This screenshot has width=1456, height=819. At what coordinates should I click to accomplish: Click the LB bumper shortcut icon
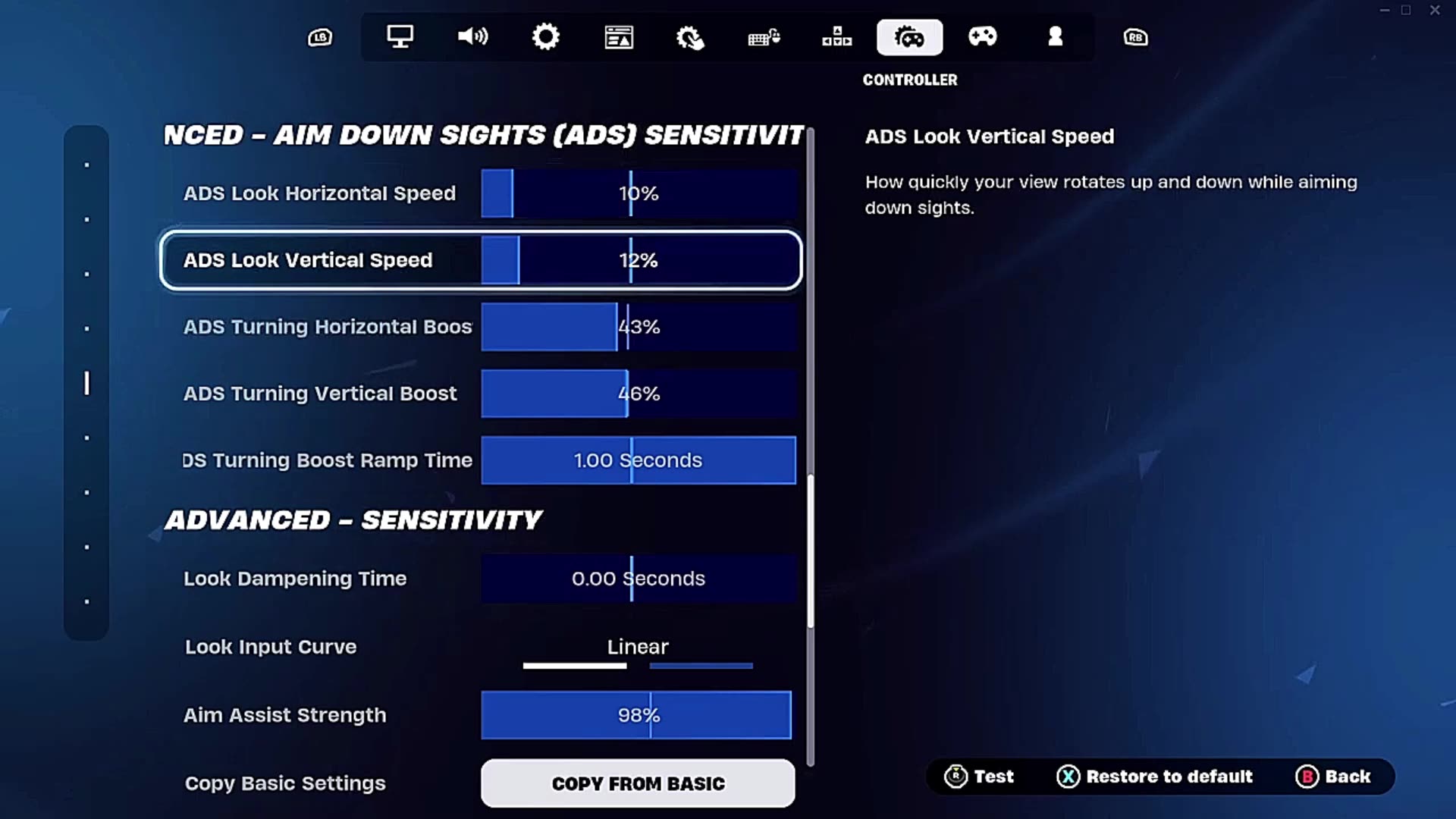pos(319,37)
